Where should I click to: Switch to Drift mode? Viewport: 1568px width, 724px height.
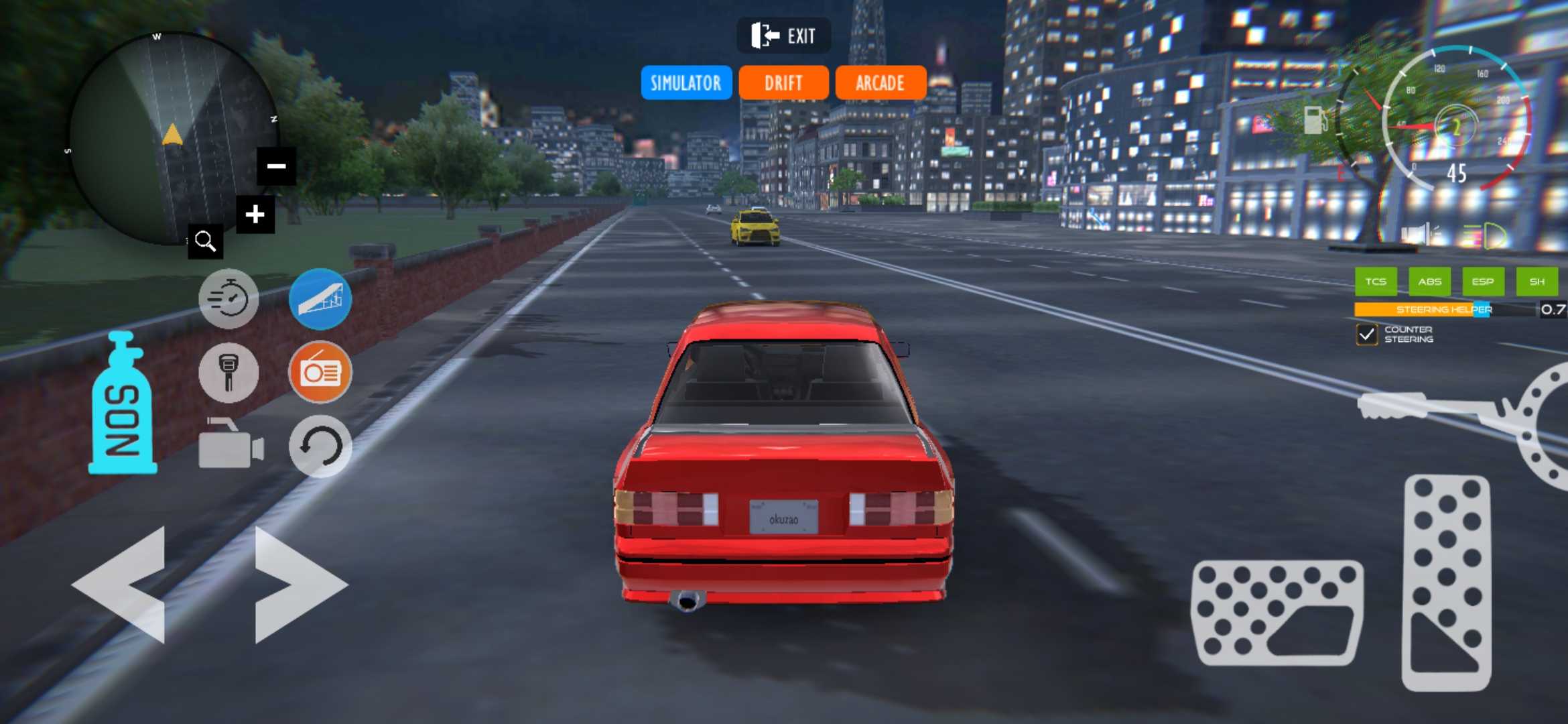coord(783,82)
